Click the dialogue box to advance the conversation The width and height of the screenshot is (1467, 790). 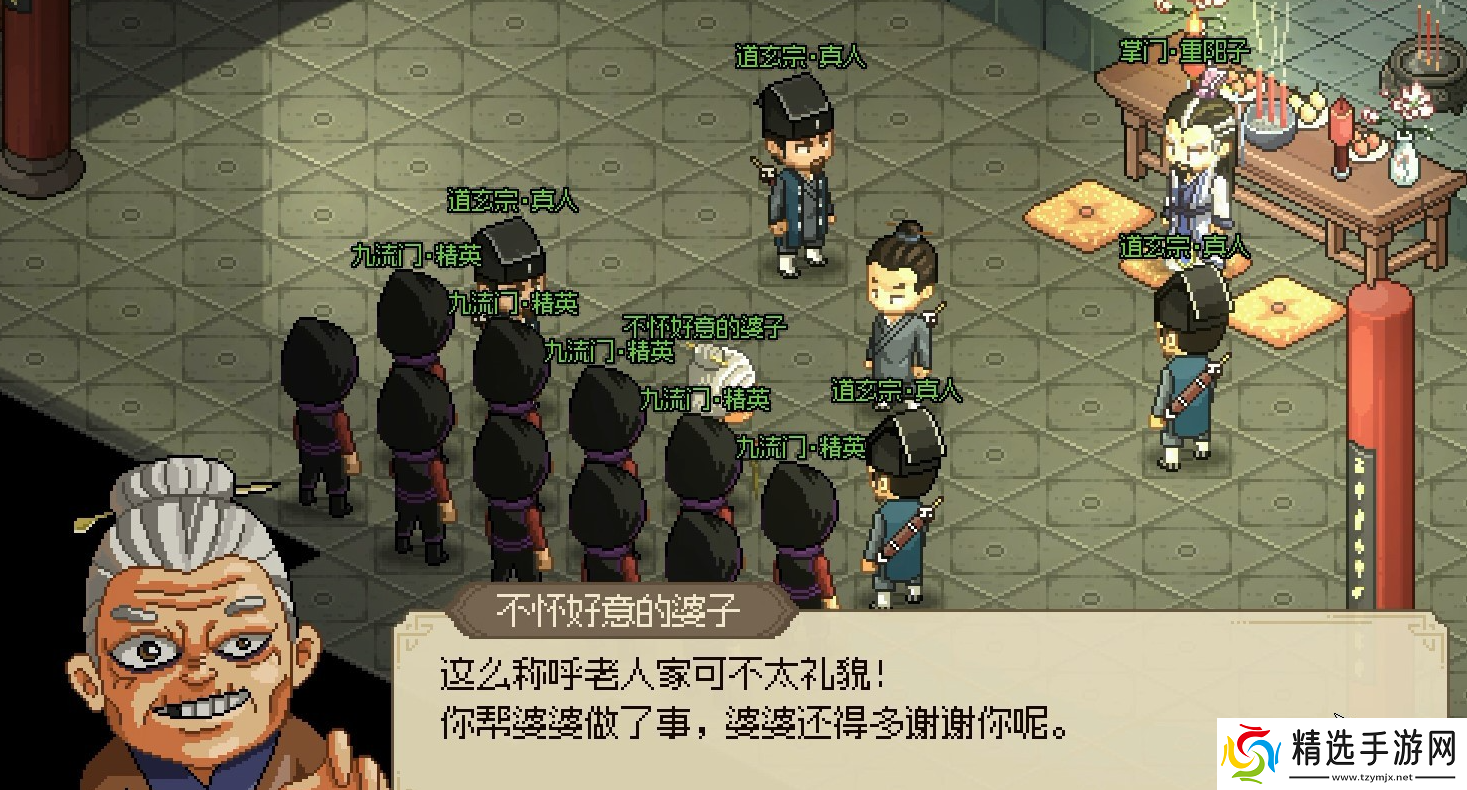800,700
